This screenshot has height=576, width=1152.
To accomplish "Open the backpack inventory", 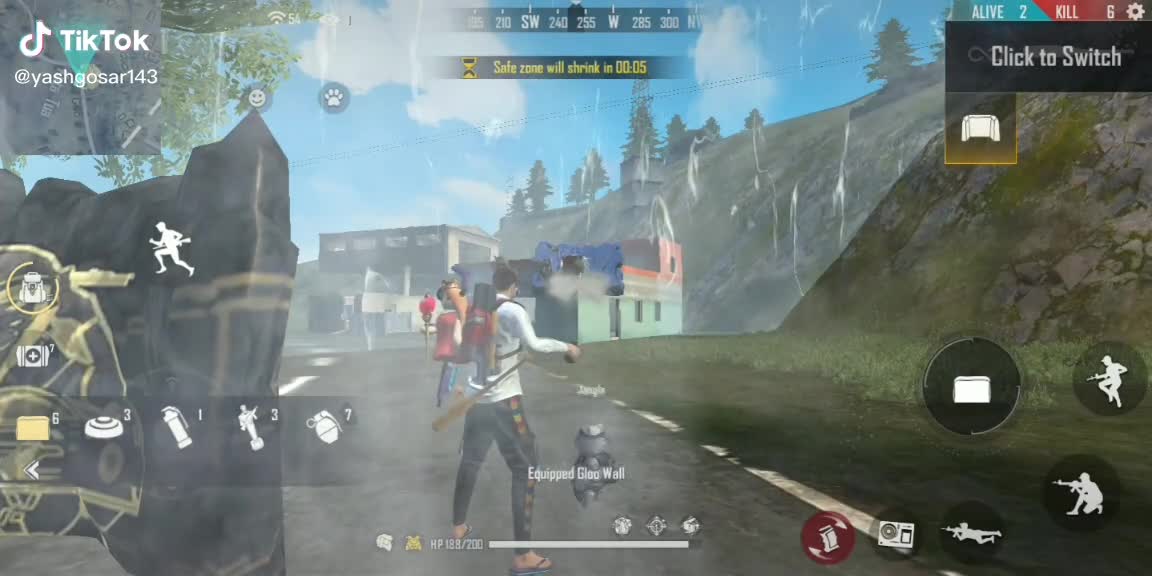I will (x=31, y=289).
